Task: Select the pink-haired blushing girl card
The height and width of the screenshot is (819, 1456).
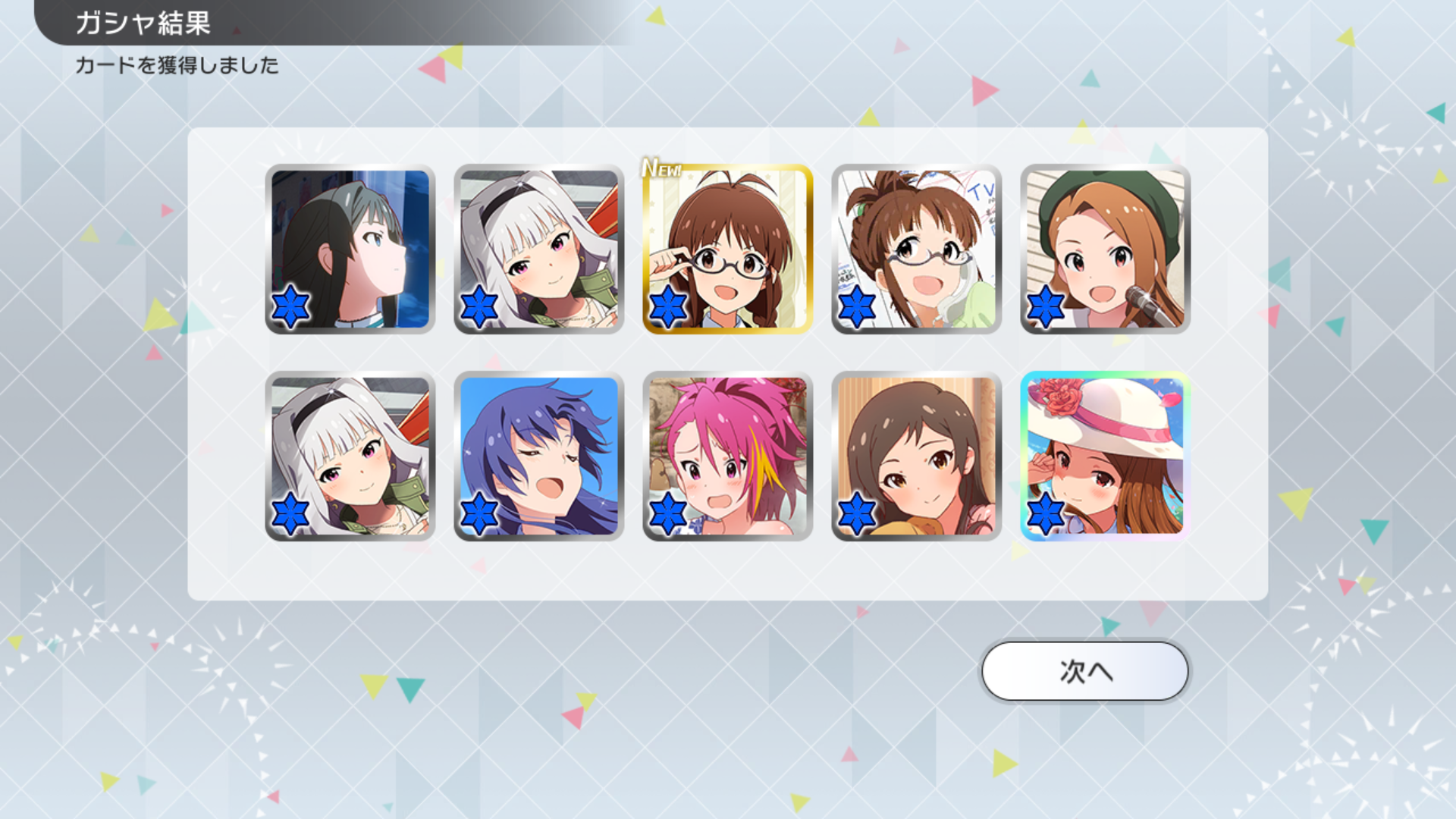Action: [728, 456]
